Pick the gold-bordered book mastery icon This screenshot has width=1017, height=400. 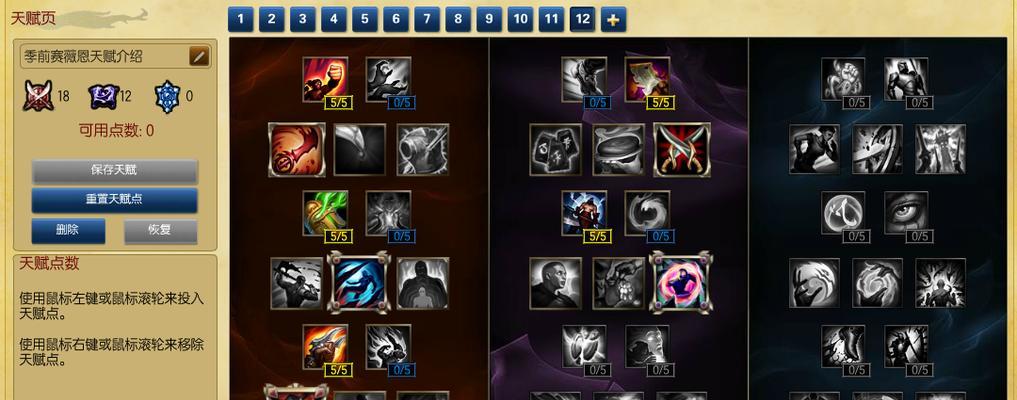point(646,79)
